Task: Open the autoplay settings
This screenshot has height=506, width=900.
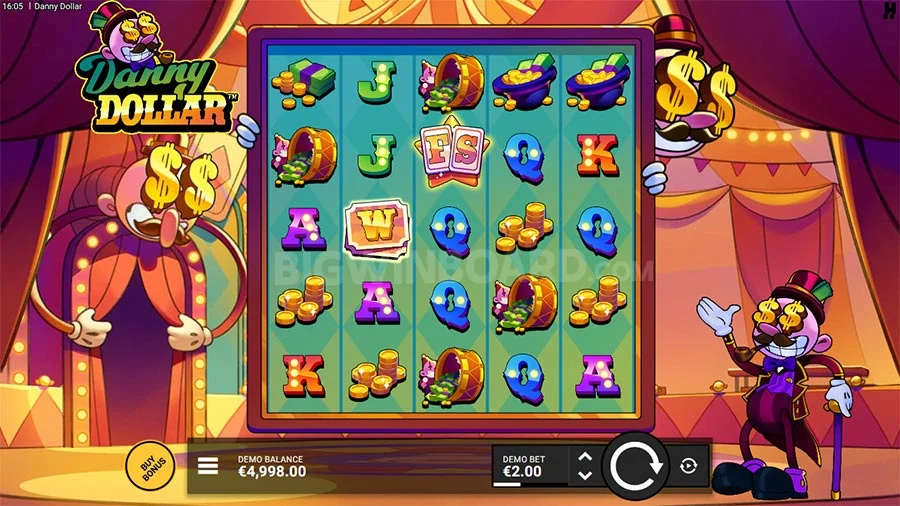Action: [689, 466]
